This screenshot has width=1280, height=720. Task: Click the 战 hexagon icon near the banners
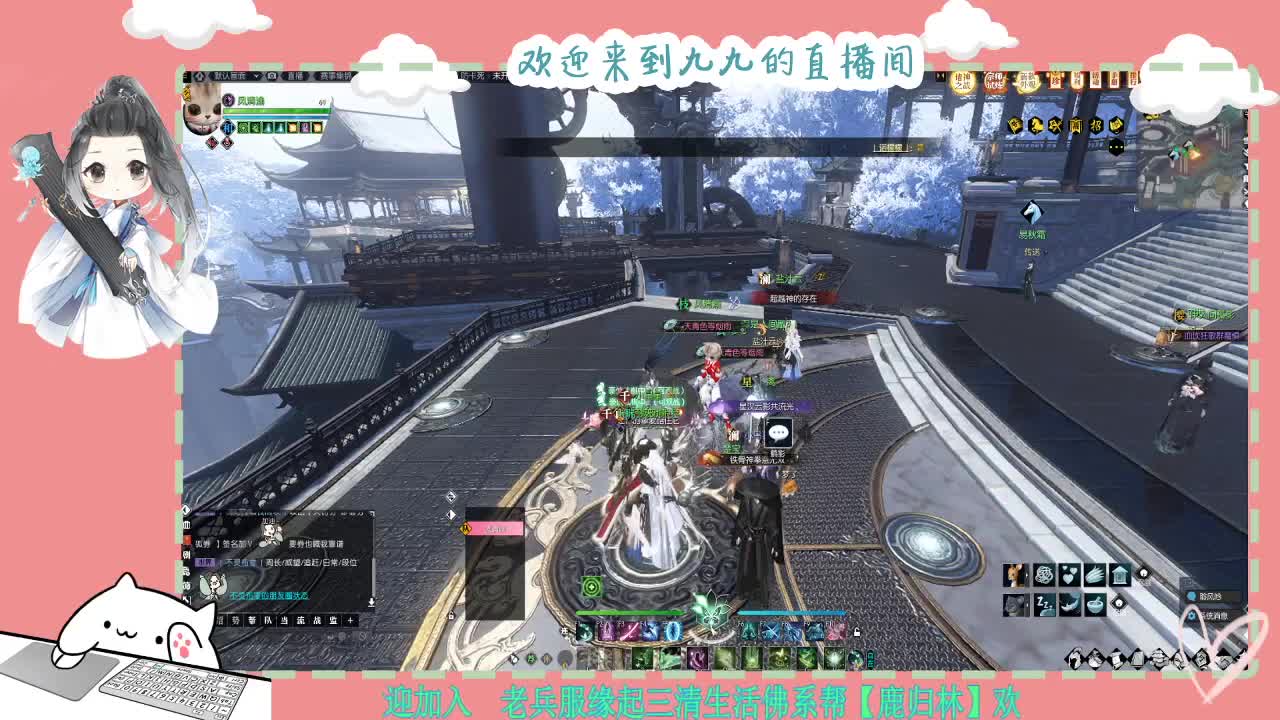1056,125
